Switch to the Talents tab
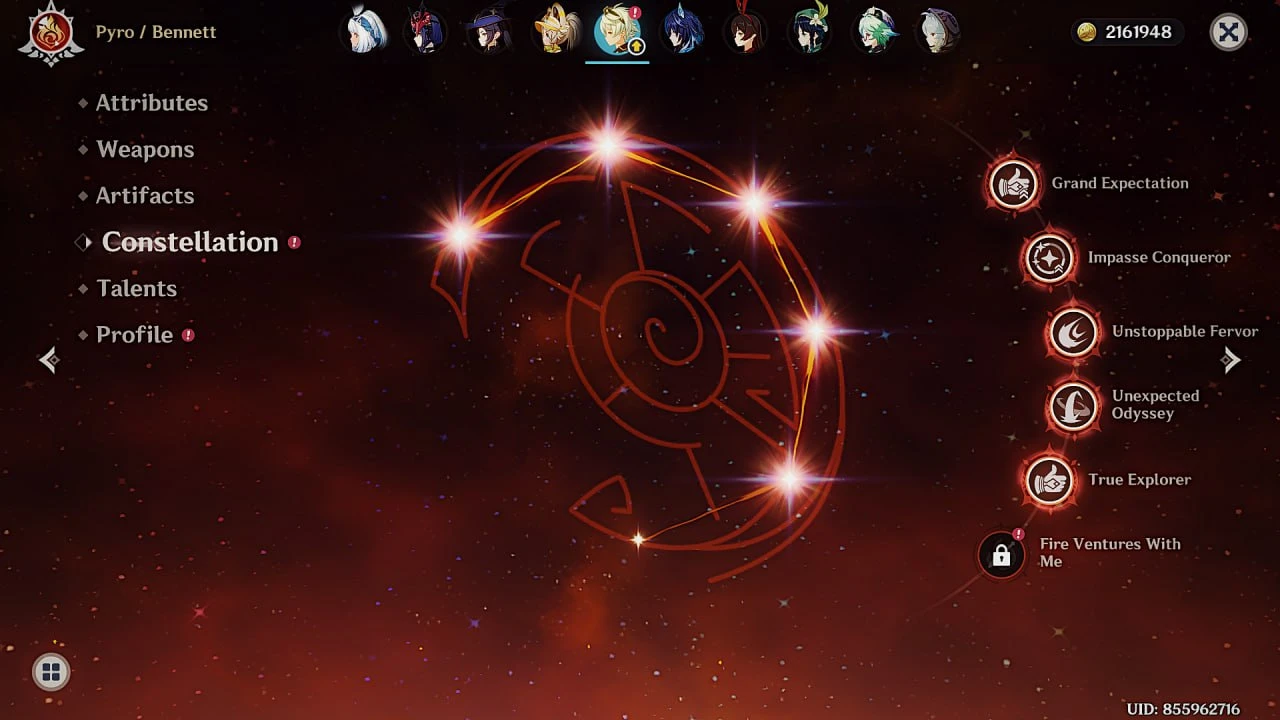 point(136,288)
